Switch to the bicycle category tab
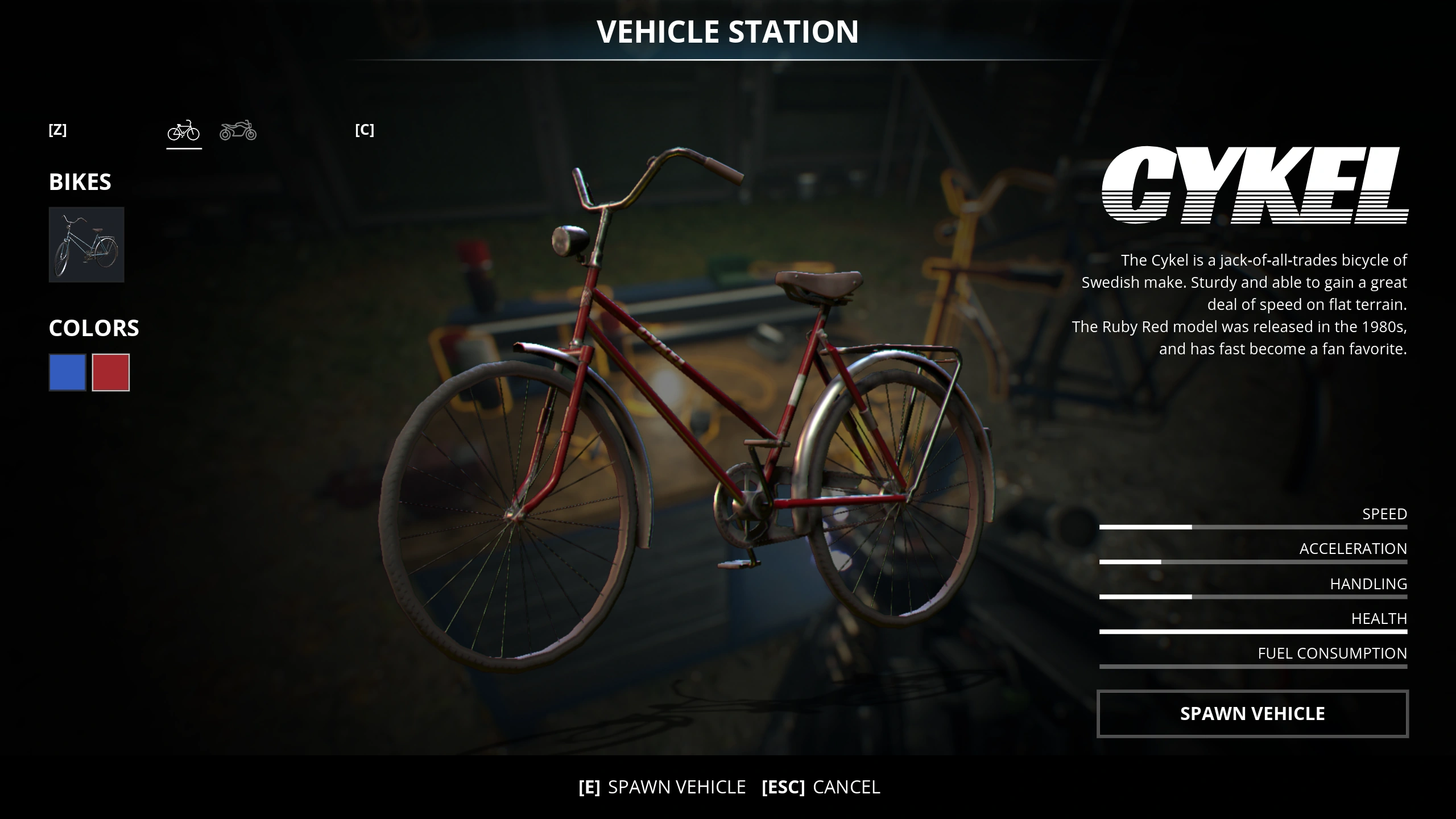 pyautogui.click(x=184, y=131)
